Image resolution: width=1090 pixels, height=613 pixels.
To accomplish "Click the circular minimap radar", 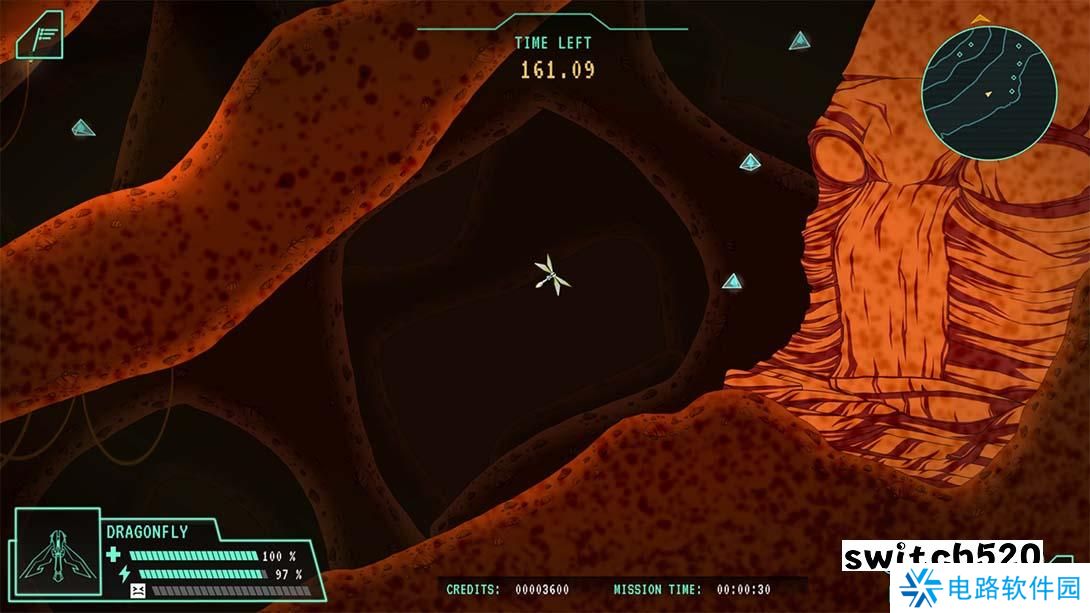I will 988,92.
